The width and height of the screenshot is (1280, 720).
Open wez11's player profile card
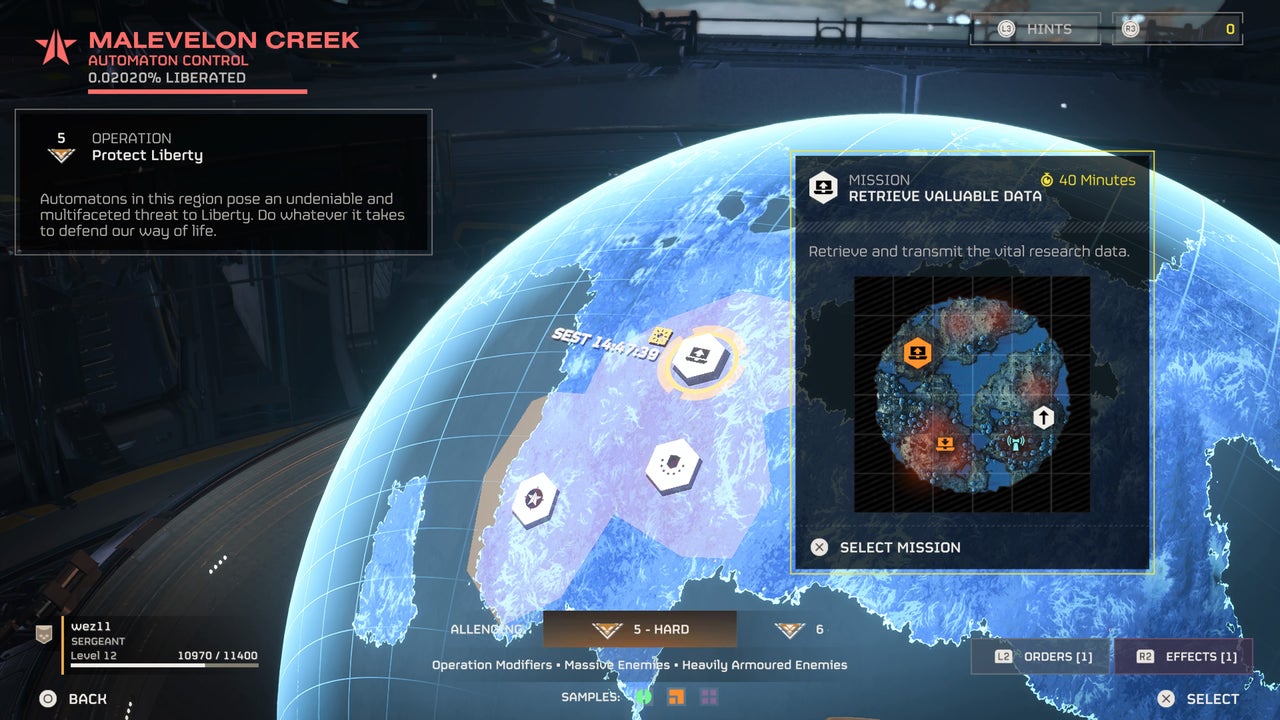148,642
